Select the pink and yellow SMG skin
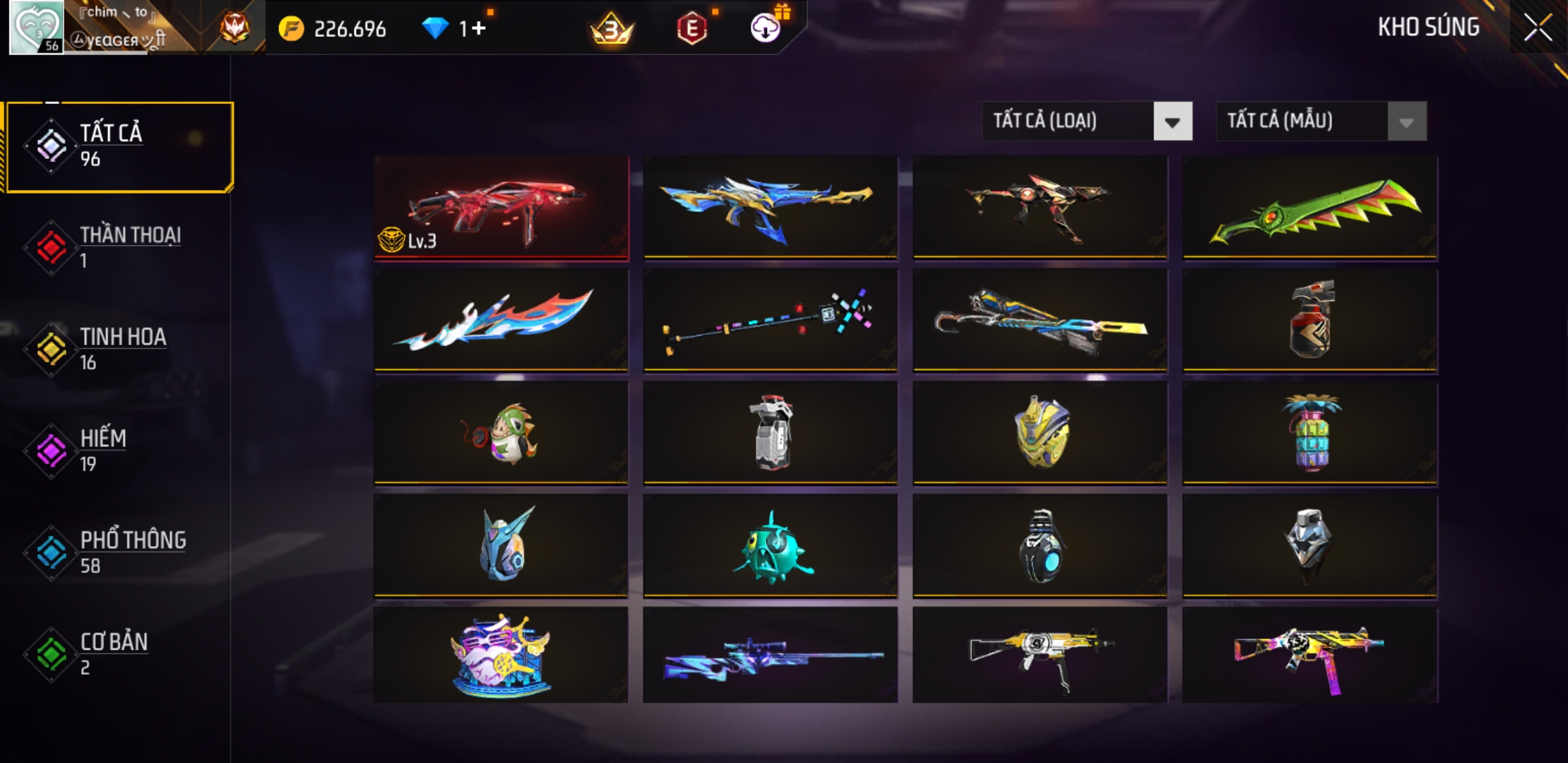This screenshot has width=1568, height=763. 1309,656
